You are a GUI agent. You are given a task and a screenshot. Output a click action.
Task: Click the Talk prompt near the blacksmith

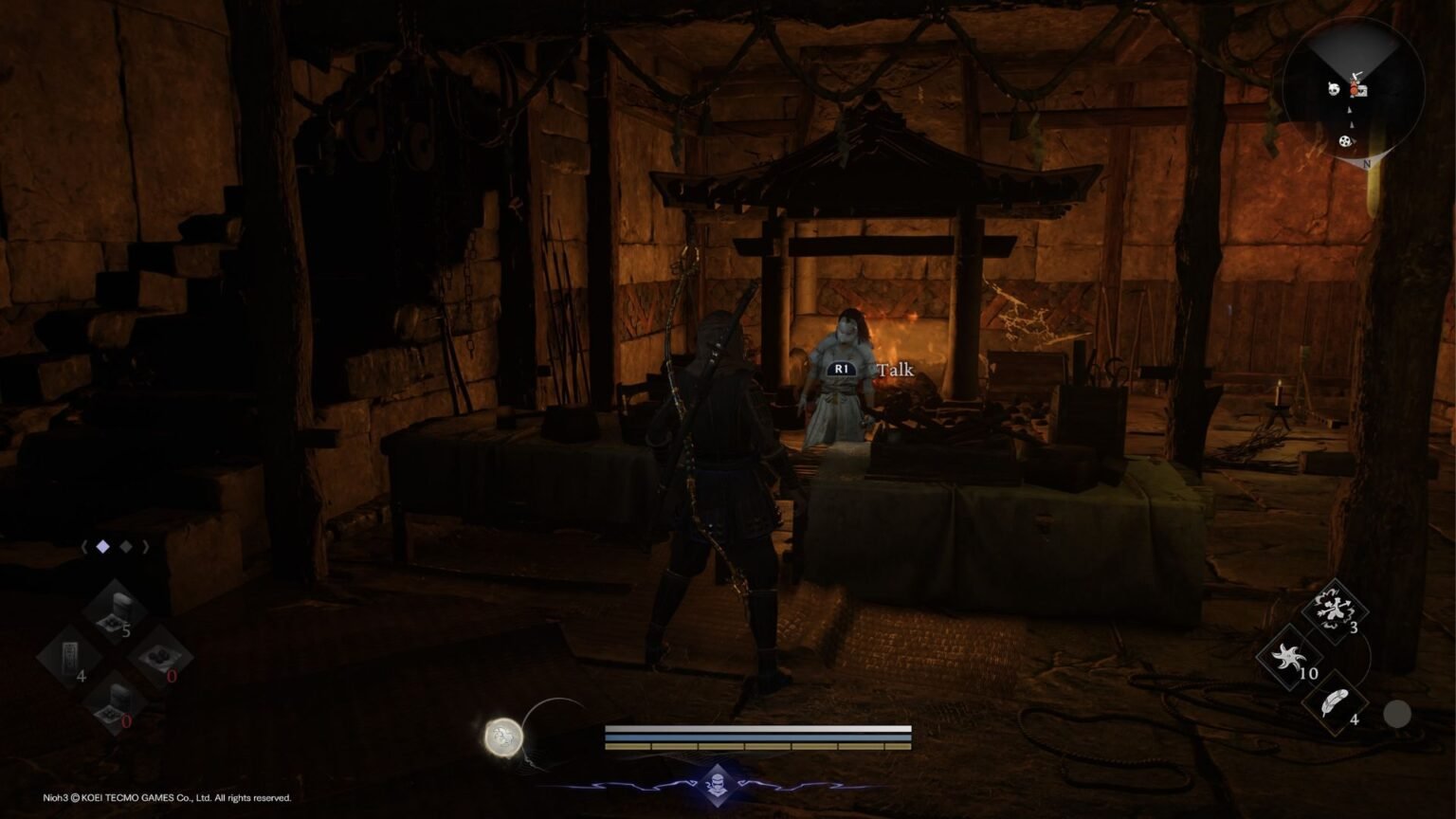896,370
